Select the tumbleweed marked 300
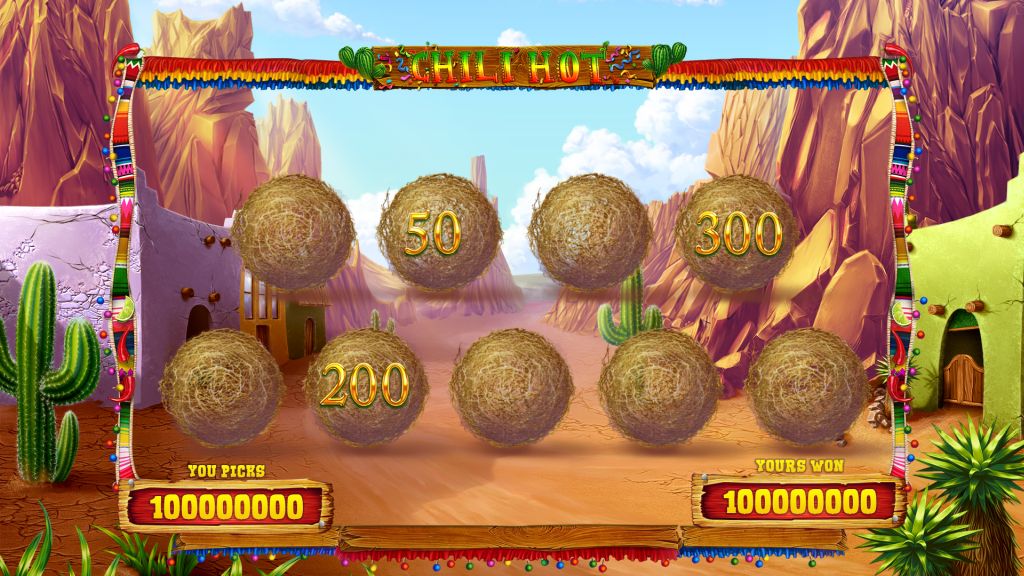This screenshot has height=576, width=1024. click(x=737, y=233)
